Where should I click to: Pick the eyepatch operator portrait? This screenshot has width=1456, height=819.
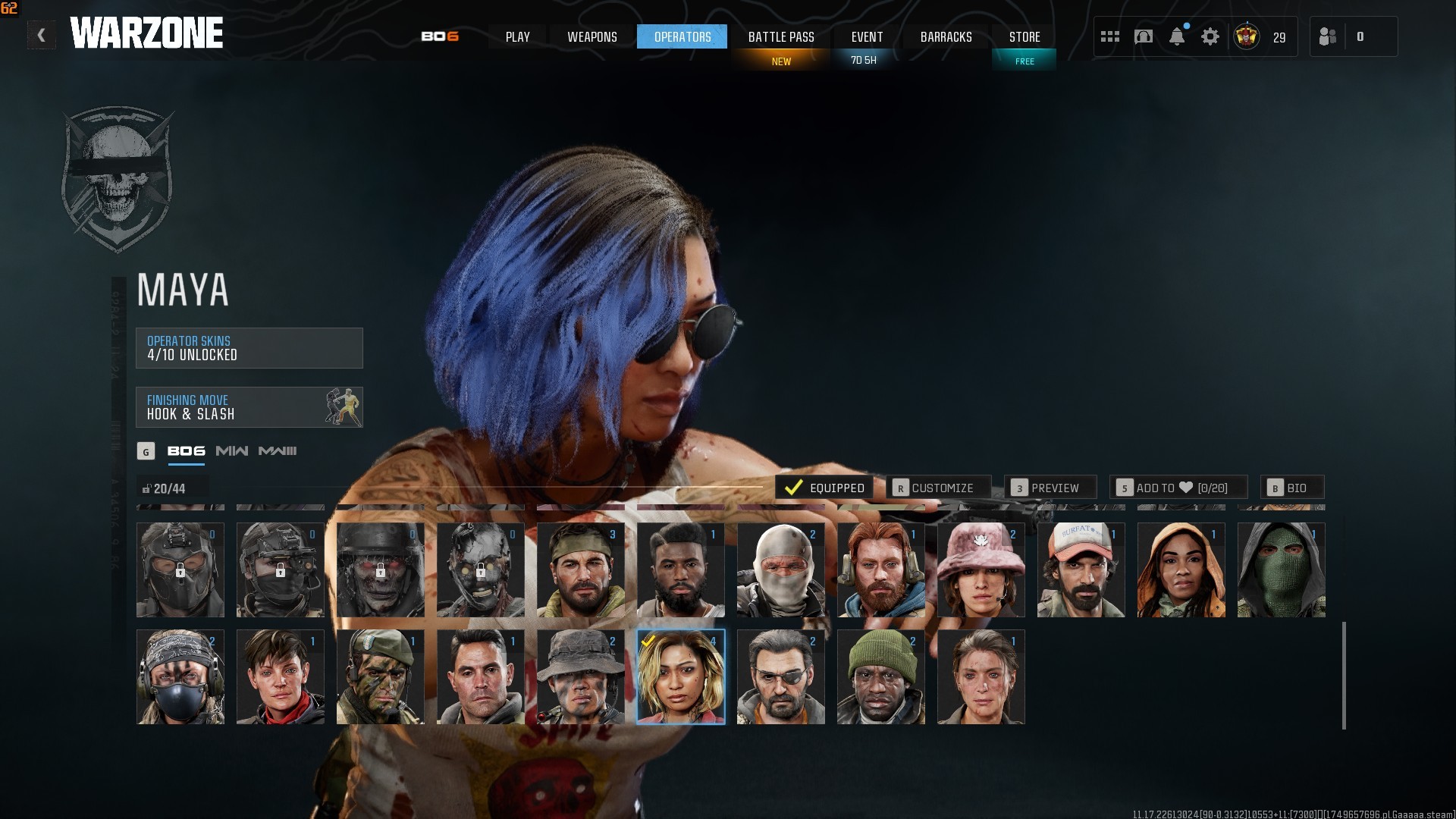[x=781, y=676]
